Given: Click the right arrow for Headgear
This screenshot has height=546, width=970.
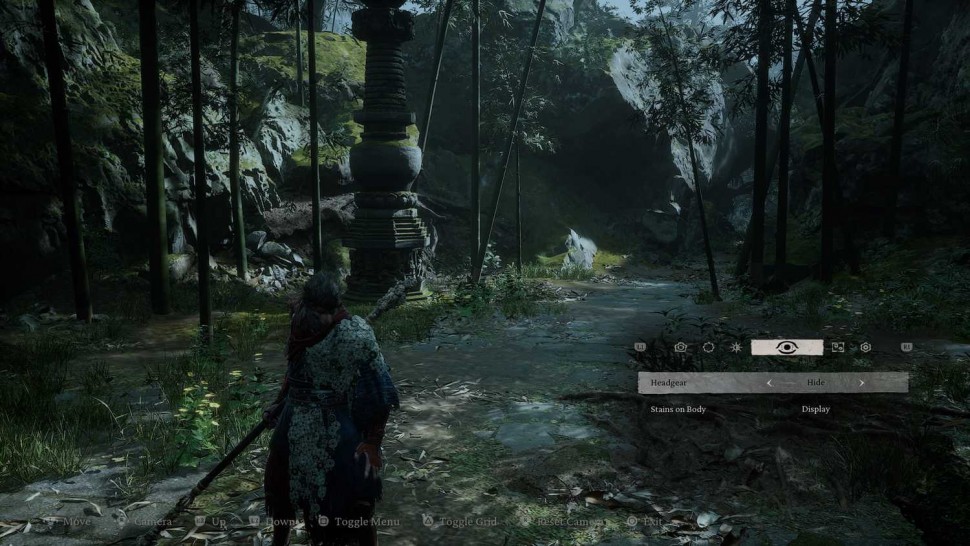Looking at the screenshot, I should (861, 382).
